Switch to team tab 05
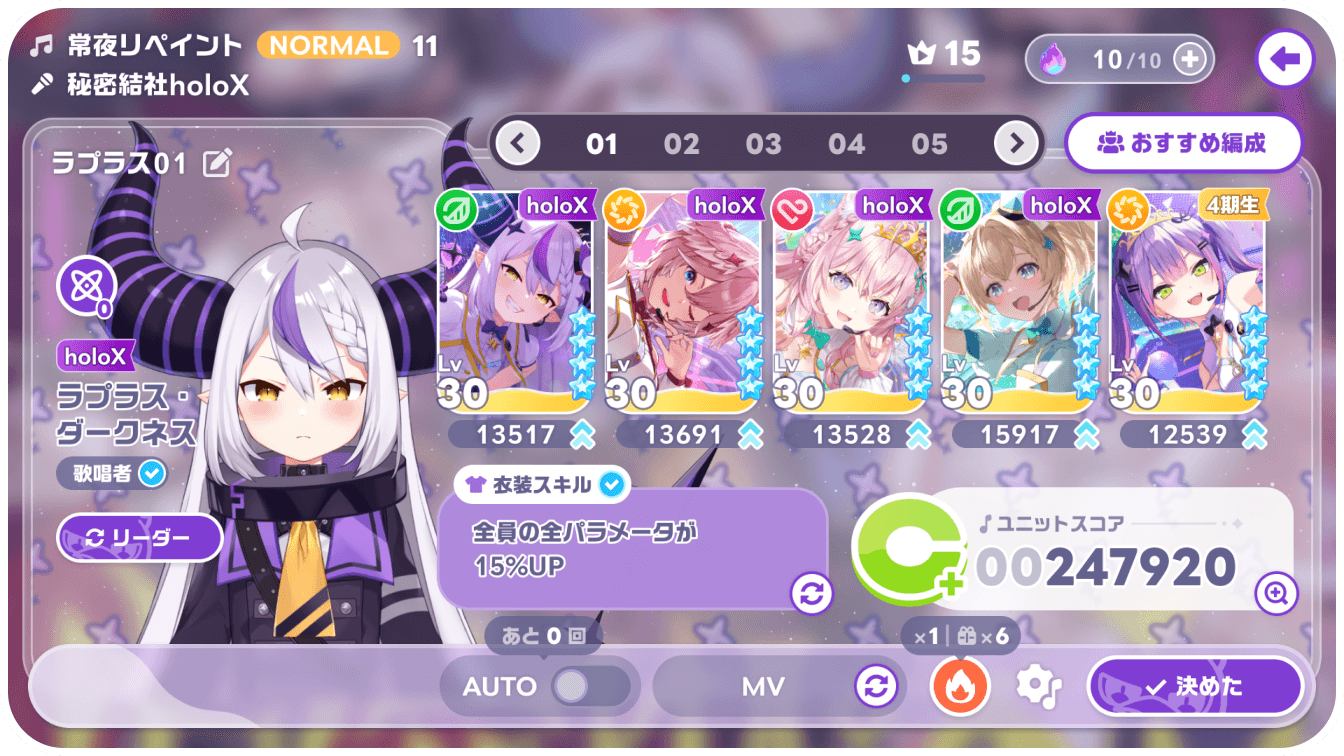Screen dimensions: 1344x756 coord(931,143)
